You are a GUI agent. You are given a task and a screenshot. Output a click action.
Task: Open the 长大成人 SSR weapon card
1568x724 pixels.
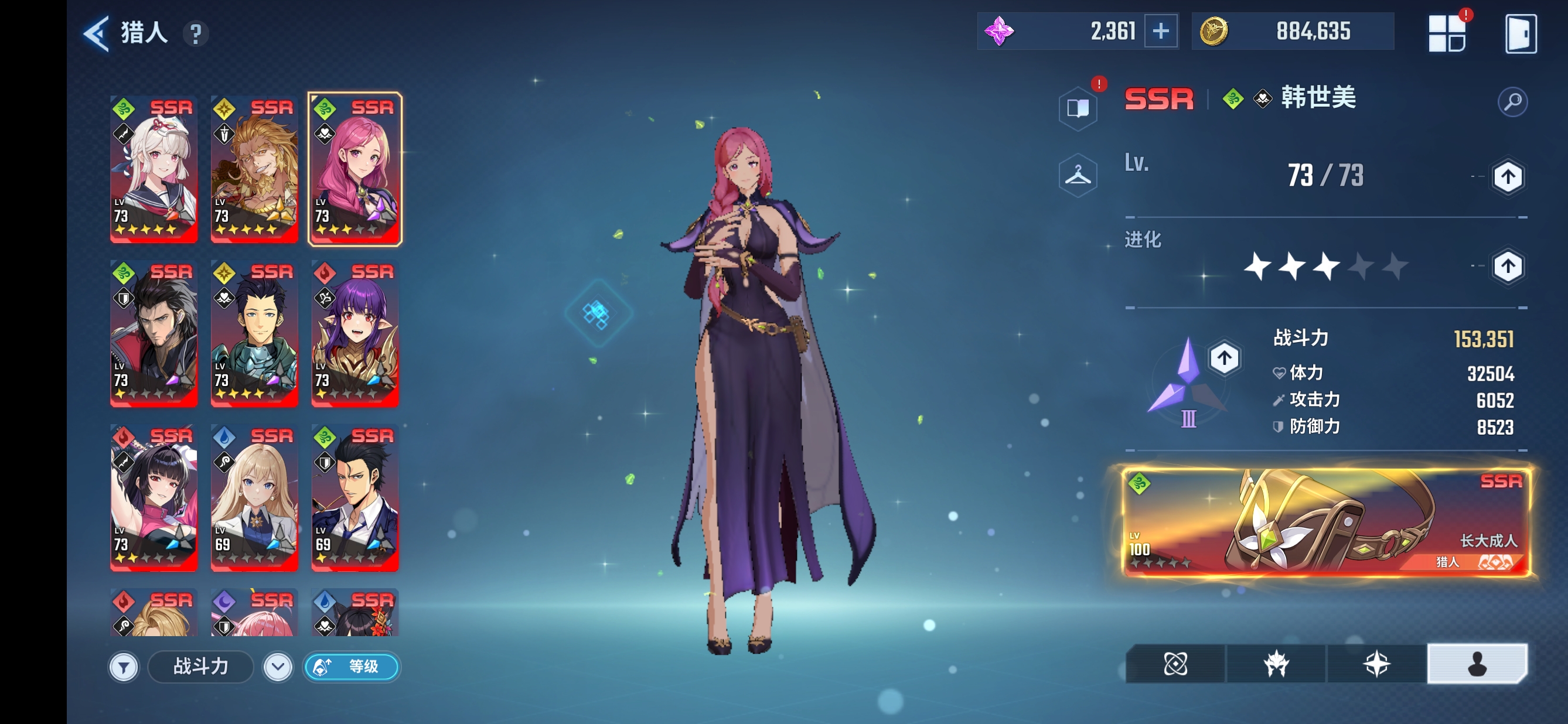1324,522
